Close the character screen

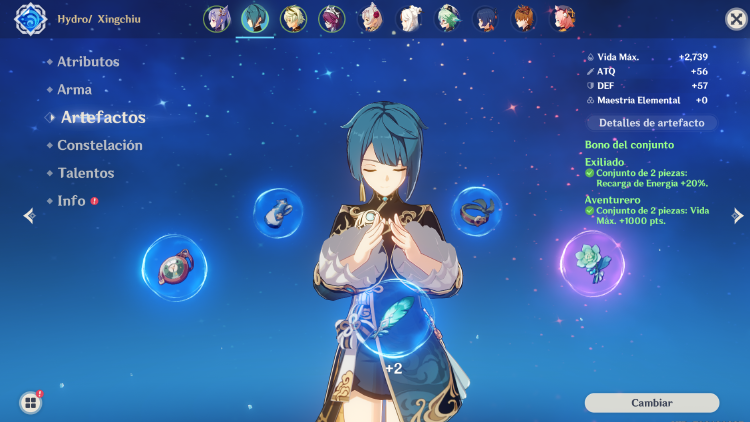click(x=735, y=19)
